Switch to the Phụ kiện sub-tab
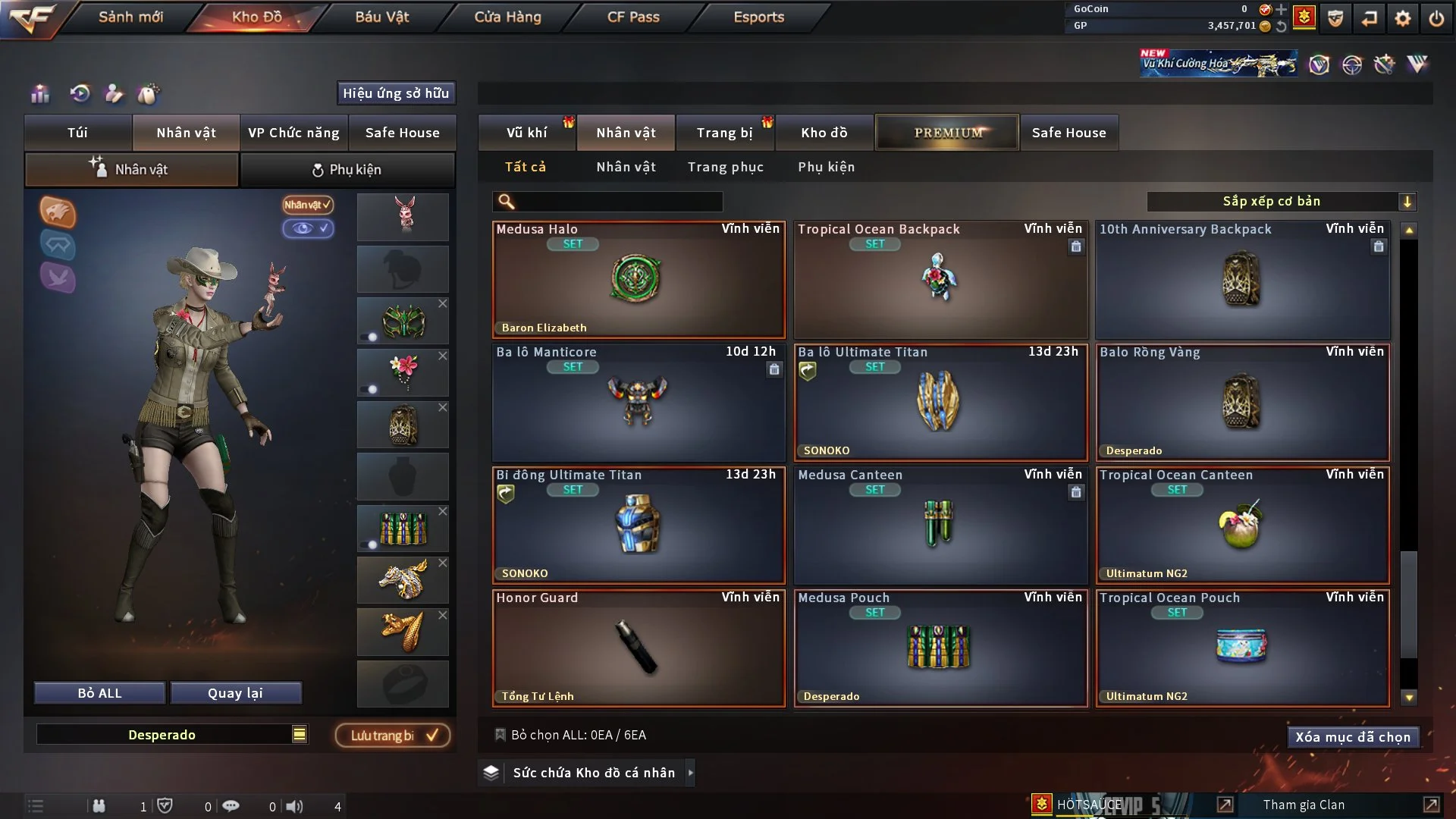This screenshot has height=819, width=1456. [x=347, y=170]
